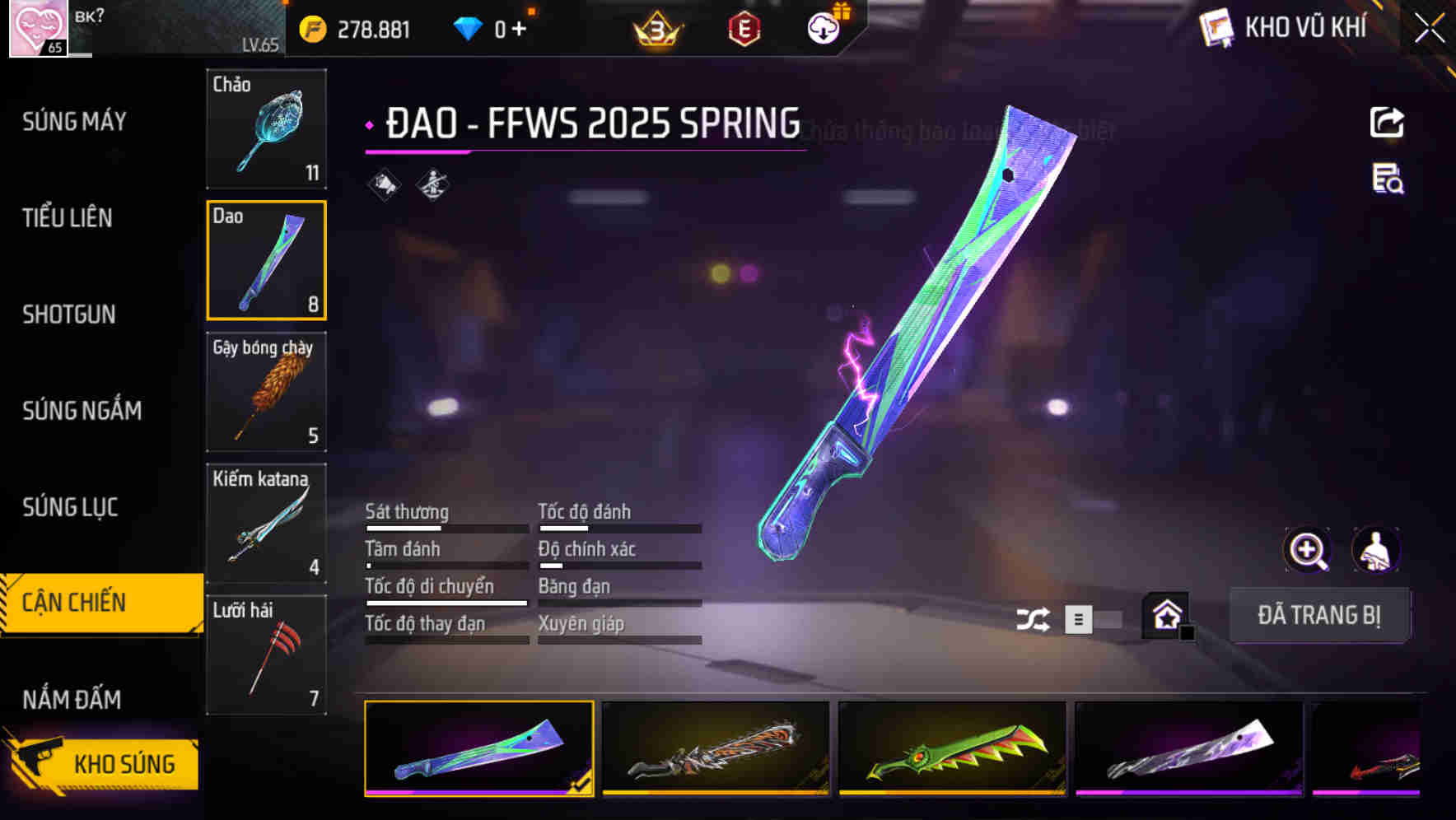Select the green shark-tooth sword skin thumbnail
The width and height of the screenshot is (1456, 820).
point(952,752)
